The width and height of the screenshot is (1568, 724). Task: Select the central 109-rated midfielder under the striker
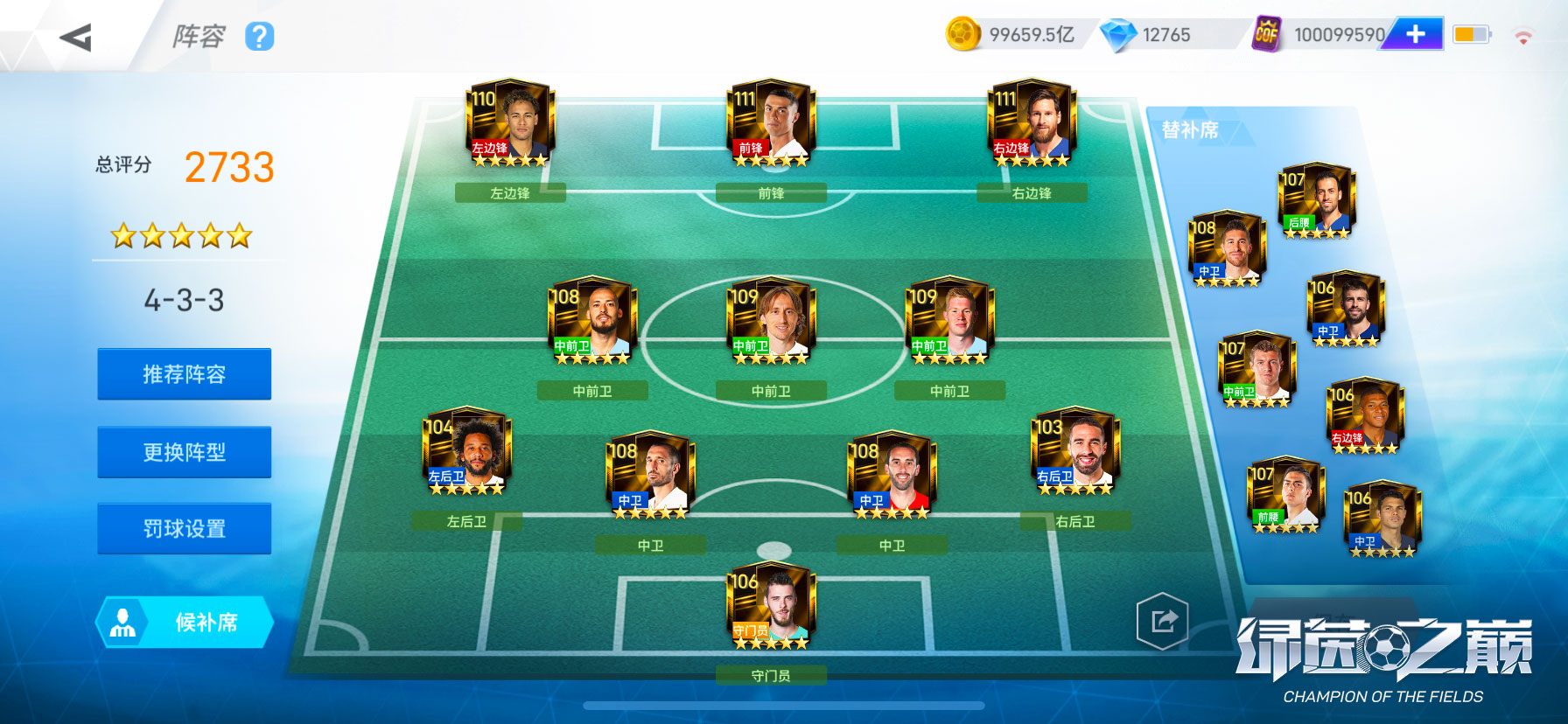click(770, 321)
